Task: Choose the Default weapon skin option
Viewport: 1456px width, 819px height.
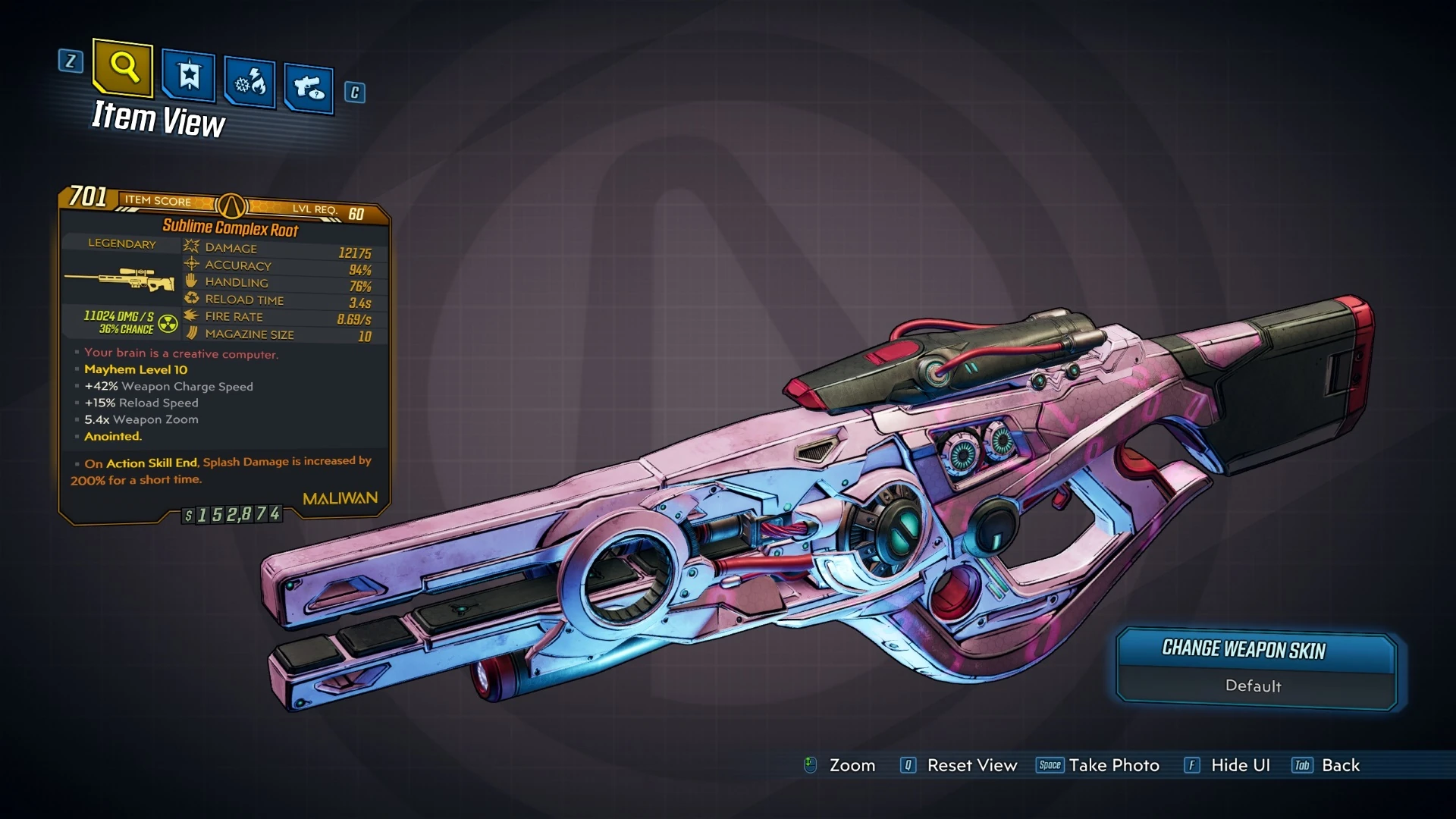Action: 1253,686
